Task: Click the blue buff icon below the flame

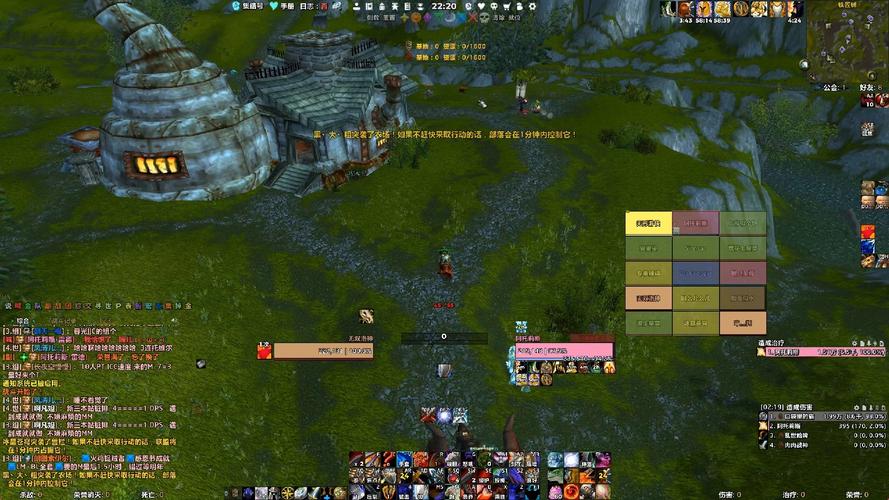Action: pos(867,246)
